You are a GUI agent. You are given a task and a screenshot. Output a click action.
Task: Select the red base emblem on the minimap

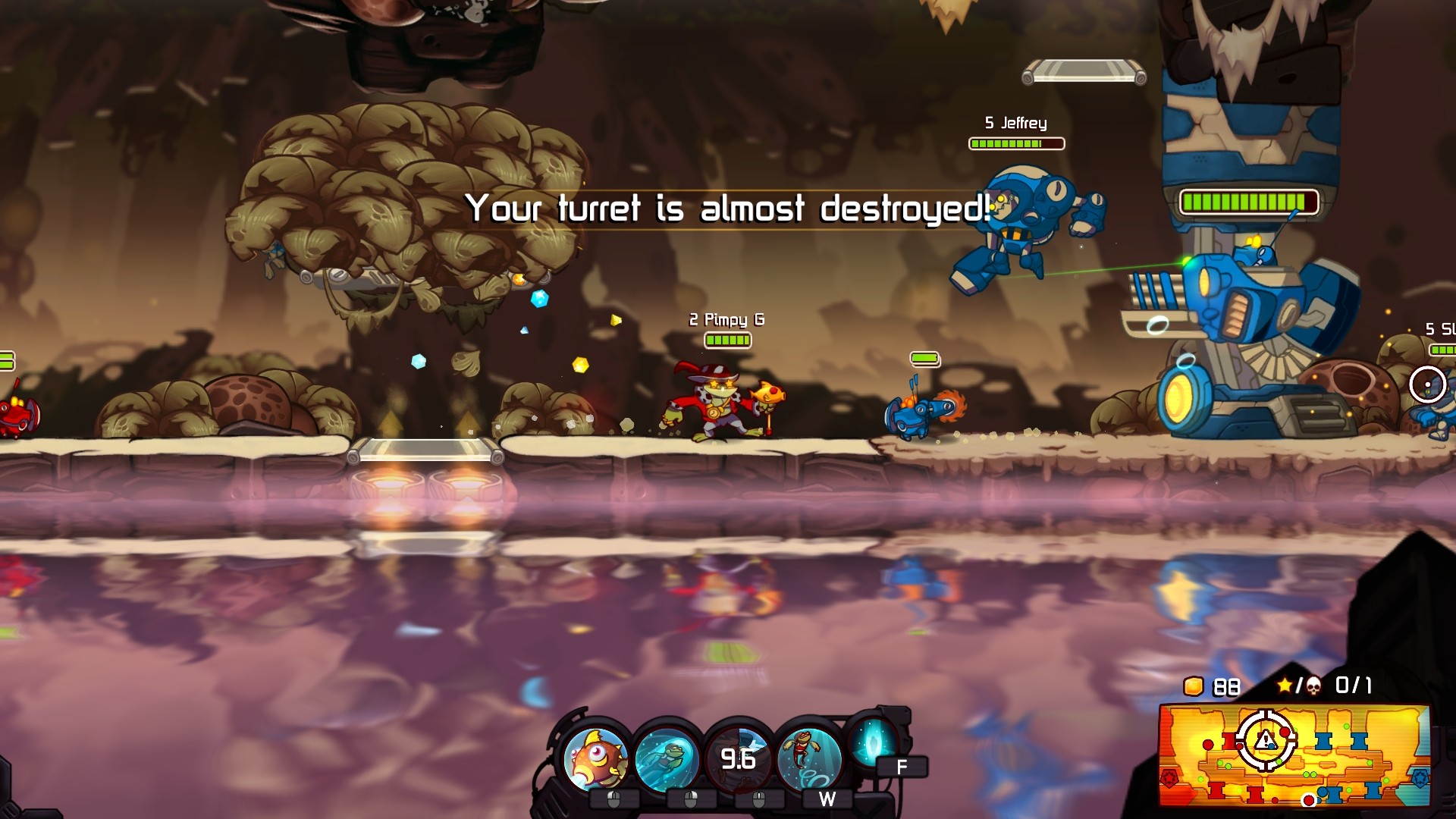coord(1169,777)
